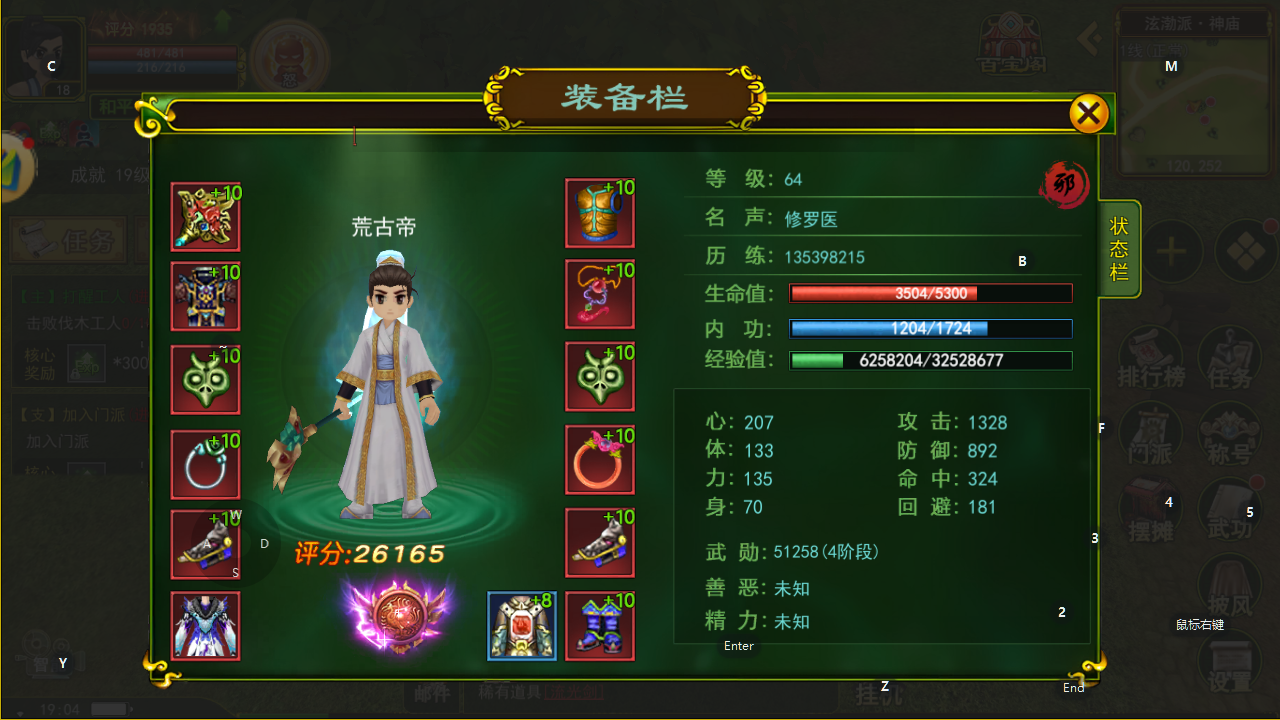Select the +10 weapon equipment slot
The height and width of the screenshot is (720, 1280).
205,216
